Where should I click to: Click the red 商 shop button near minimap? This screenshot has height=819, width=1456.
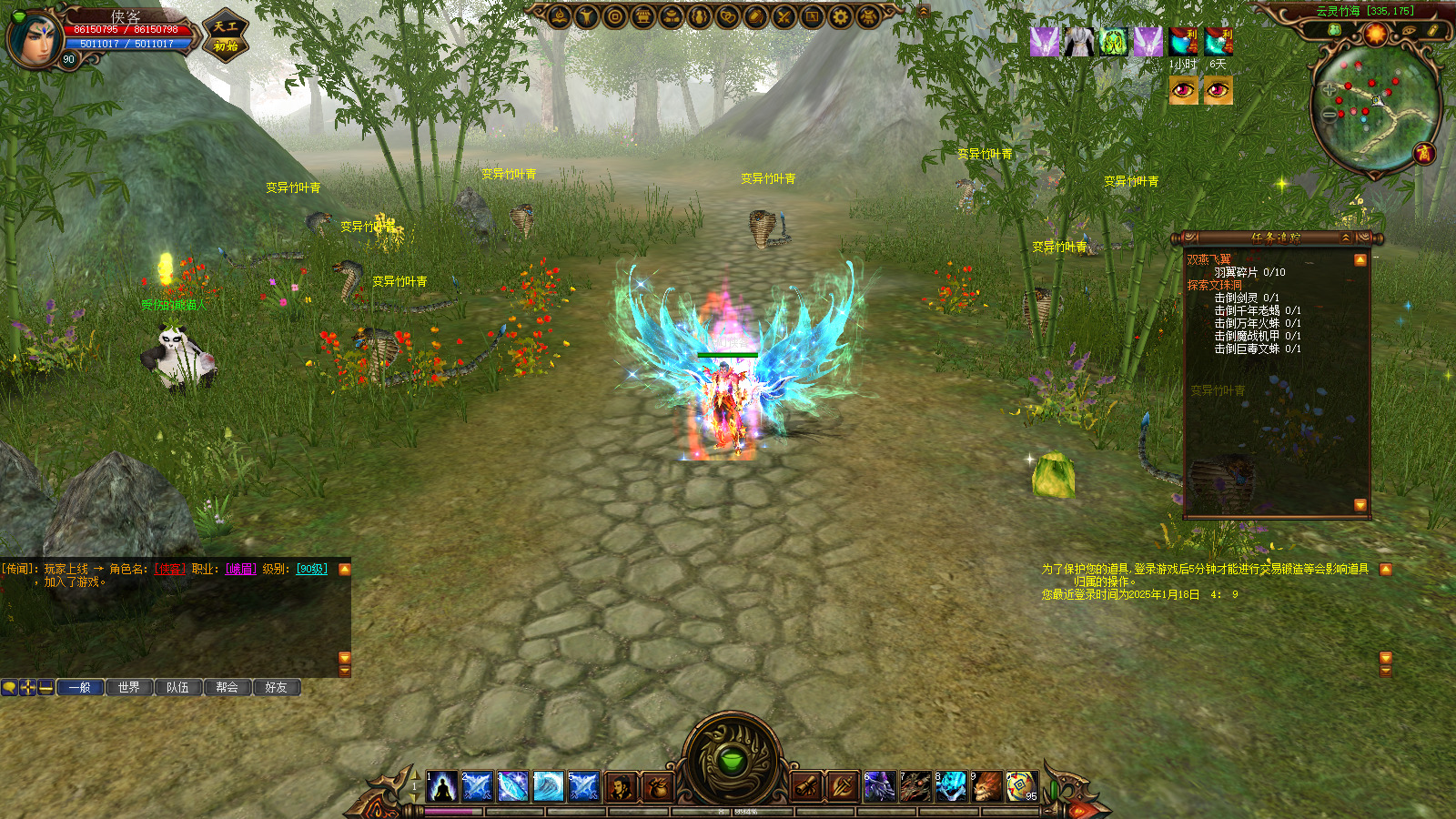[x=1423, y=153]
